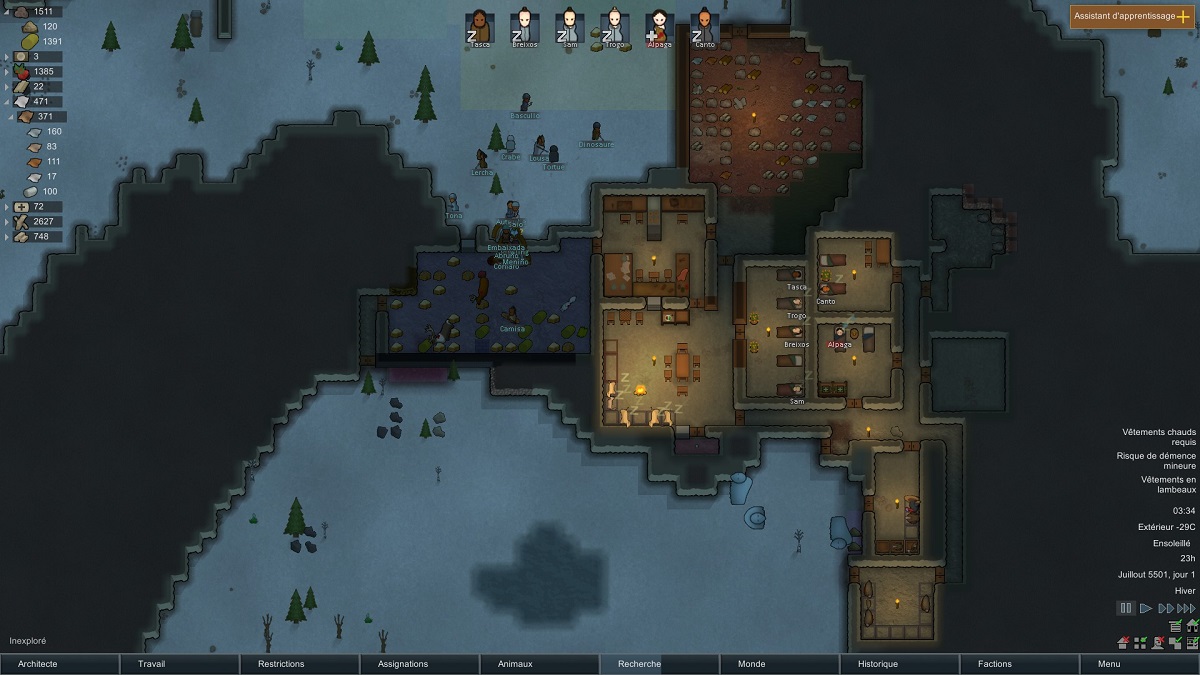This screenshot has height=675, width=1200.
Task: Open the Recherche tab
Action: [660, 664]
